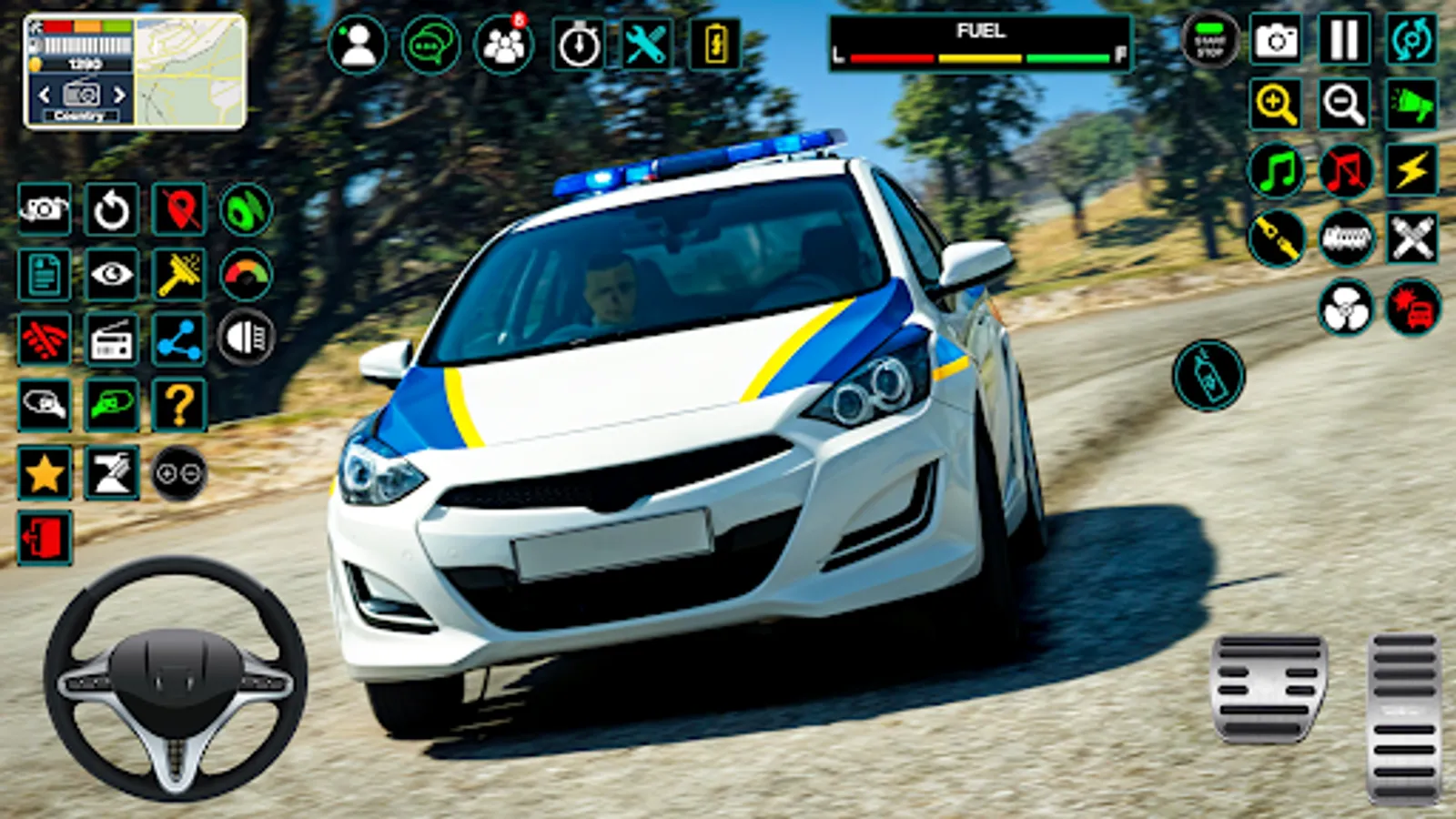The height and width of the screenshot is (819, 1456).
Task: Toggle the headlights on
Action: [245, 338]
